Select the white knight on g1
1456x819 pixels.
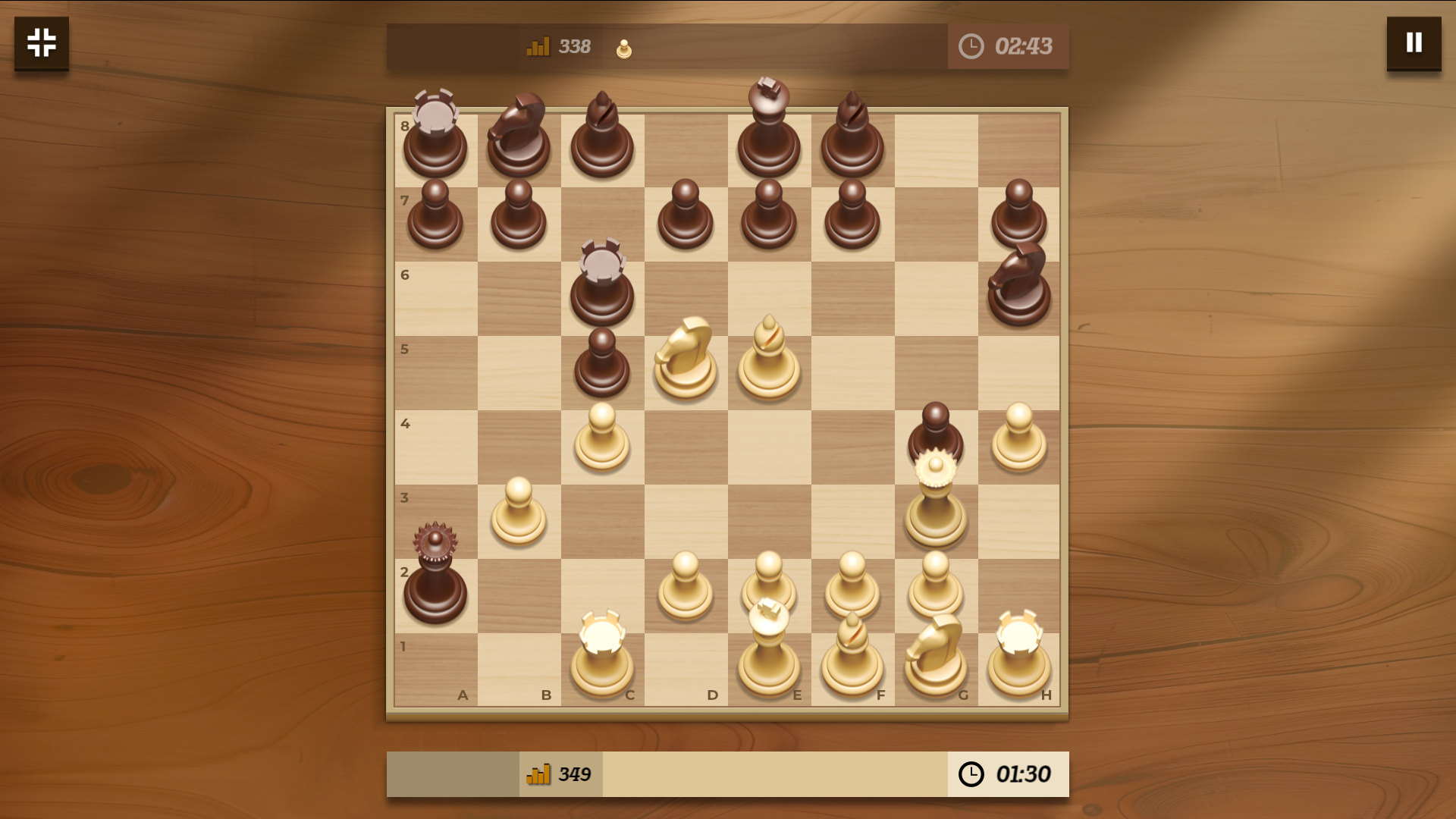coord(935,656)
